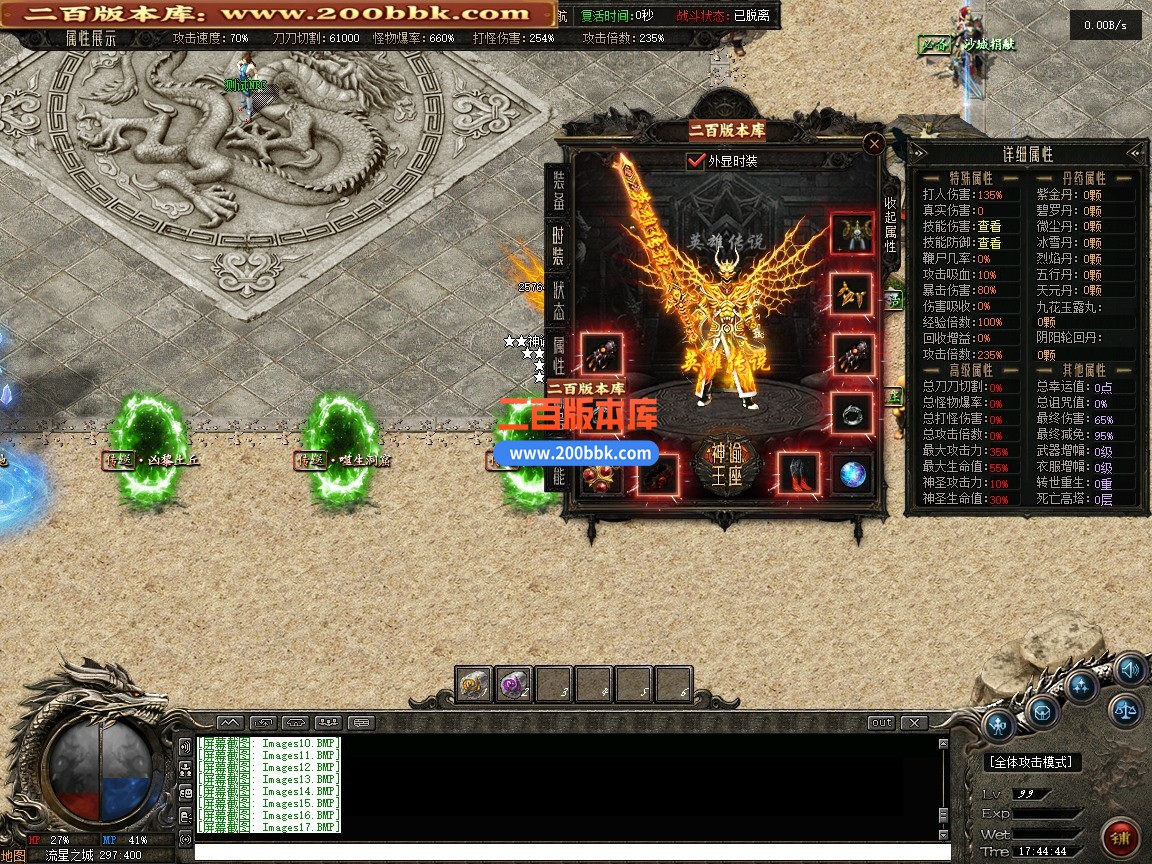Close the character equipment panel
Viewport: 1152px width, 864px height.
(x=874, y=144)
